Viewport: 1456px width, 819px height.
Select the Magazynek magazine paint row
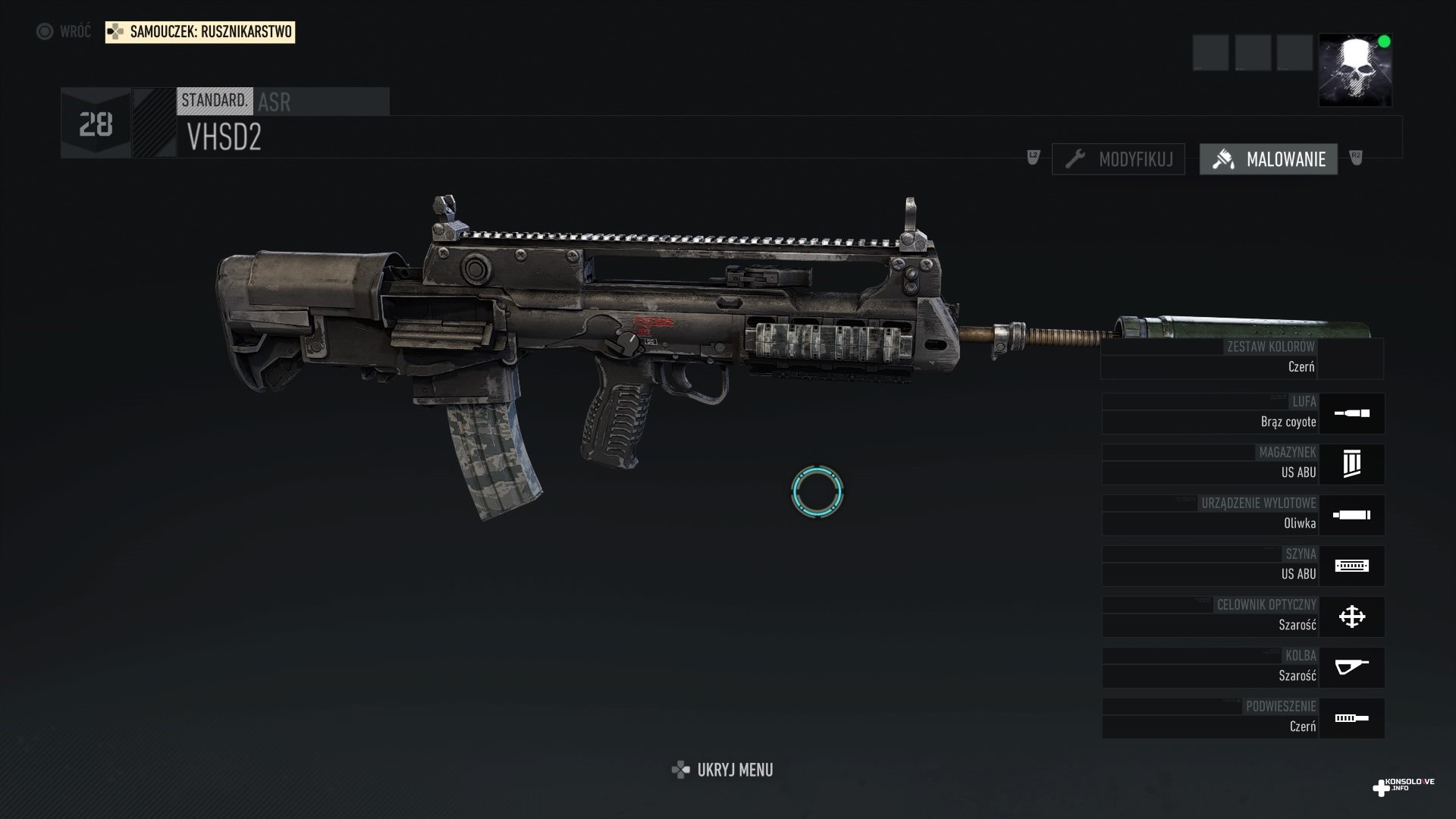click(1243, 464)
